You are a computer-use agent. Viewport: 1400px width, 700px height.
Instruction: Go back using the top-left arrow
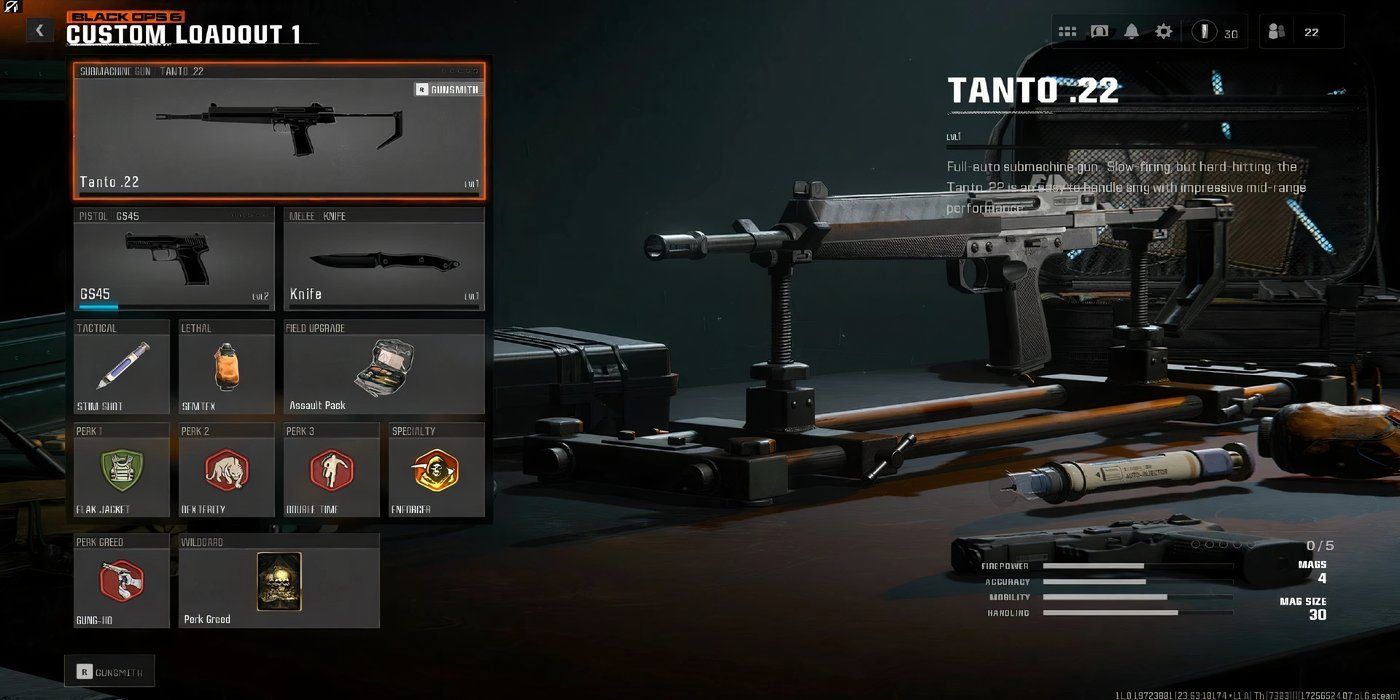[x=39, y=30]
